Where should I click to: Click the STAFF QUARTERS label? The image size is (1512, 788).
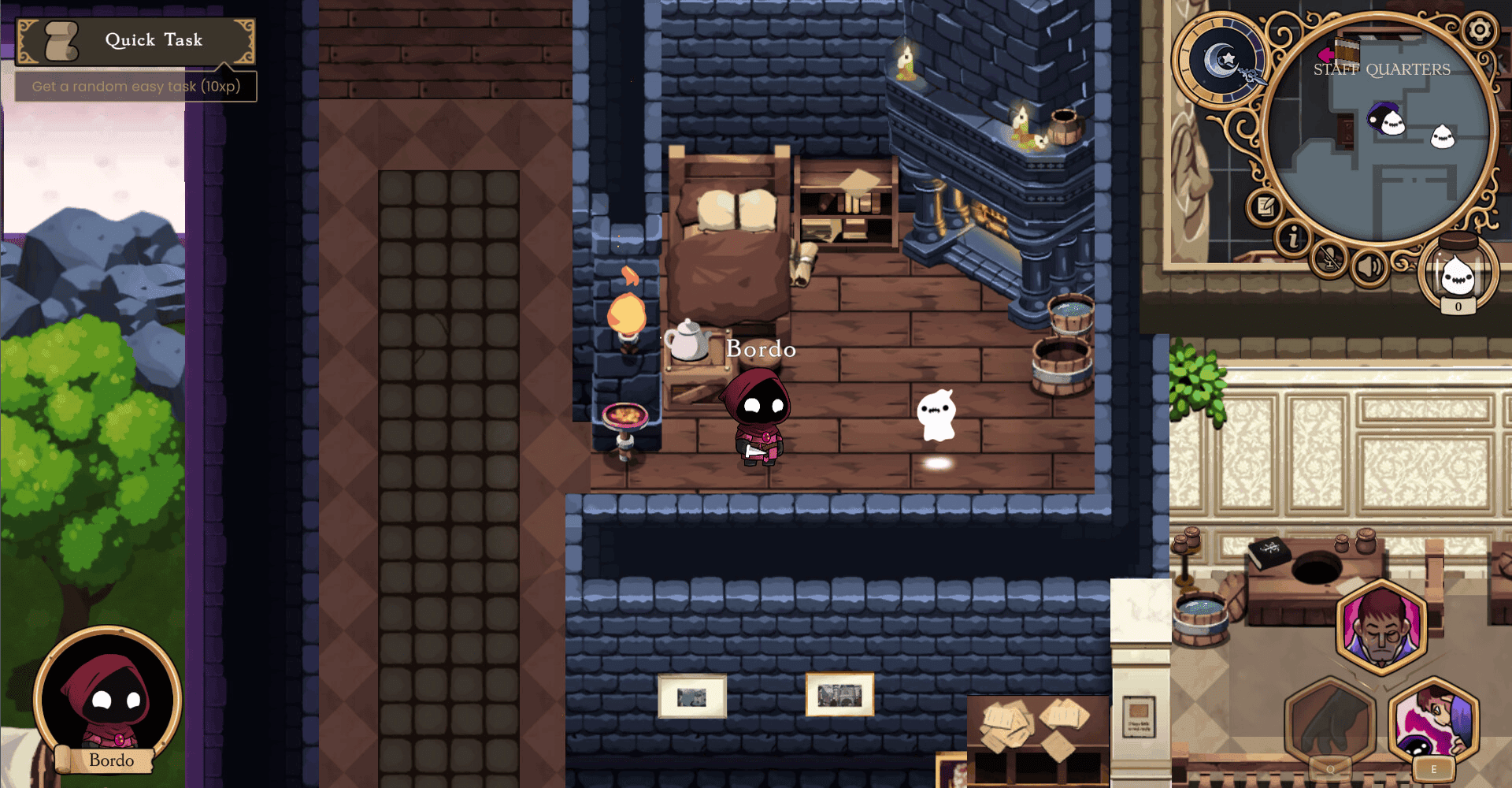1380,69
